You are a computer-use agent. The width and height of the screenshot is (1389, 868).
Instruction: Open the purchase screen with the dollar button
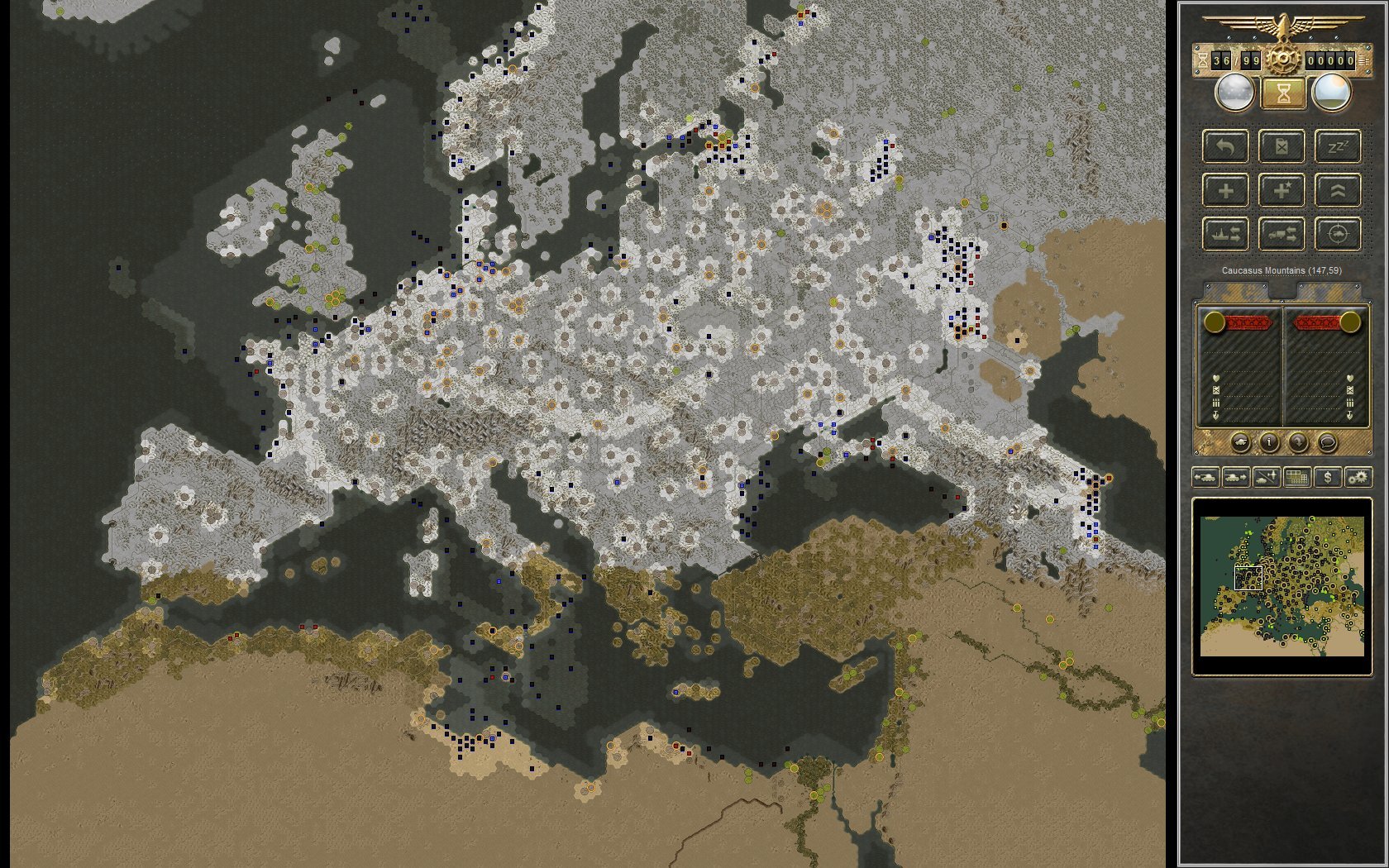1328,478
